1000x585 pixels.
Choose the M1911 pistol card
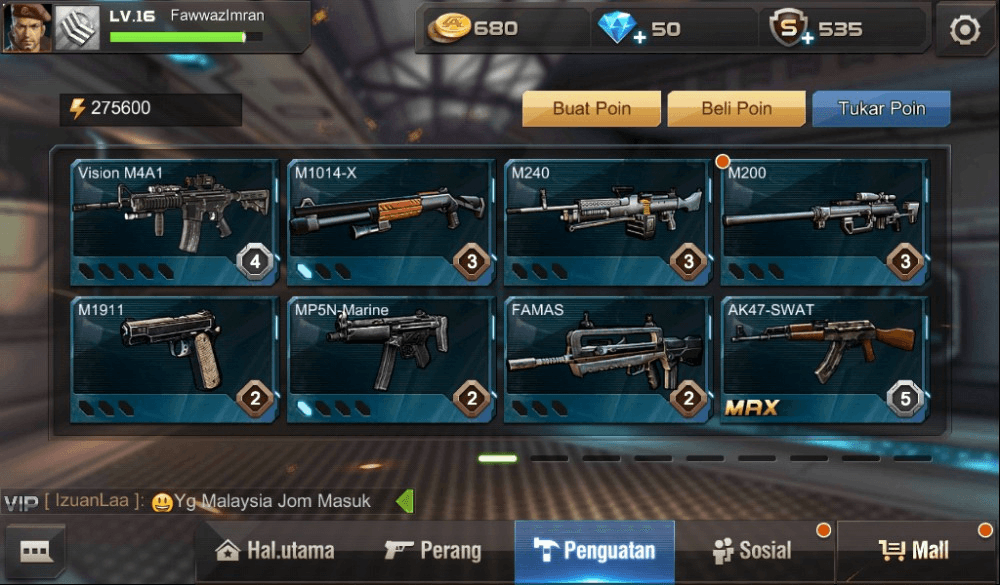click(x=175, y=359)
